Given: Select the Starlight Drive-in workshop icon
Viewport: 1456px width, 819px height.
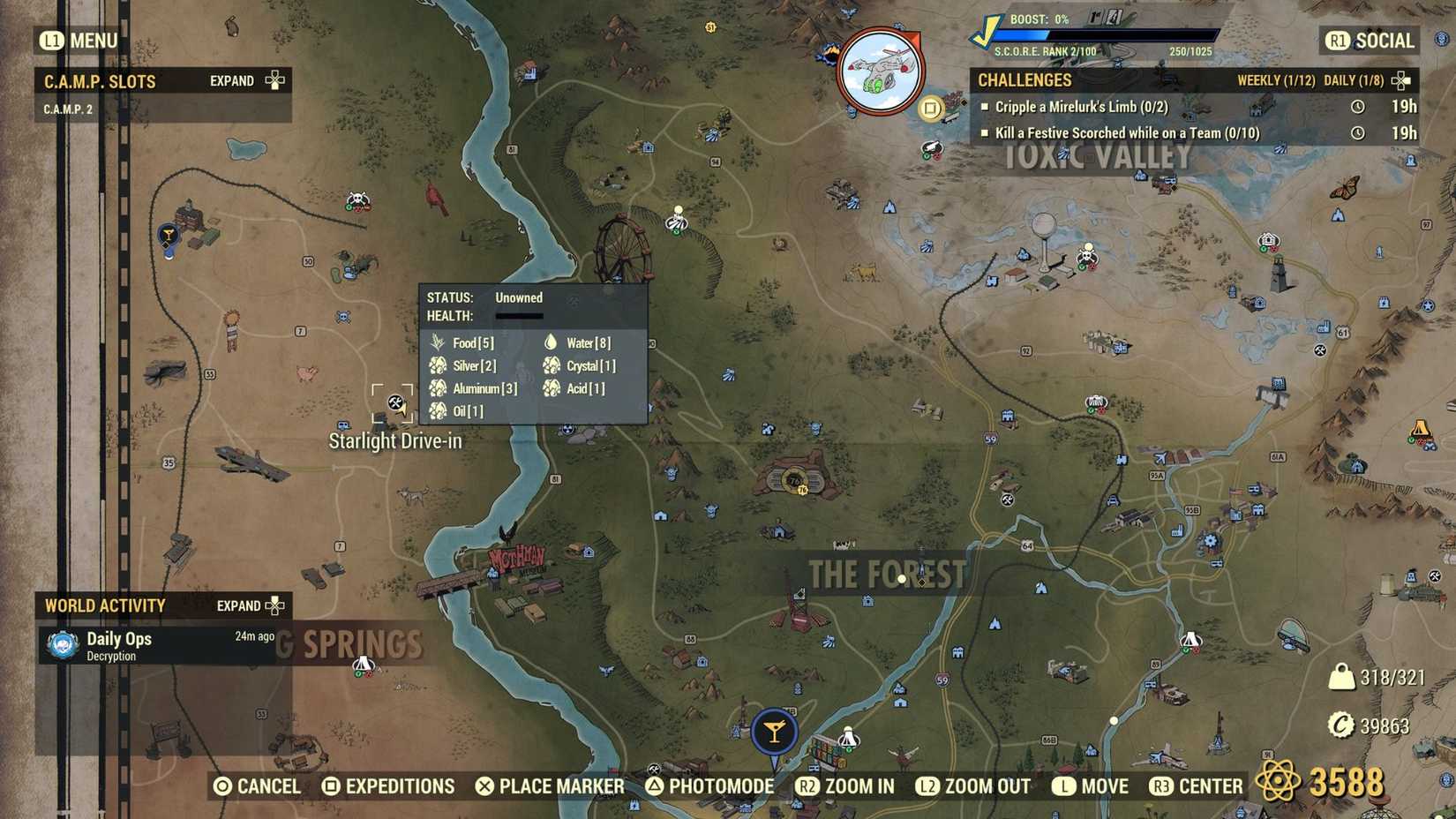Looking at the screenshot, I should [x=394, y=403].
